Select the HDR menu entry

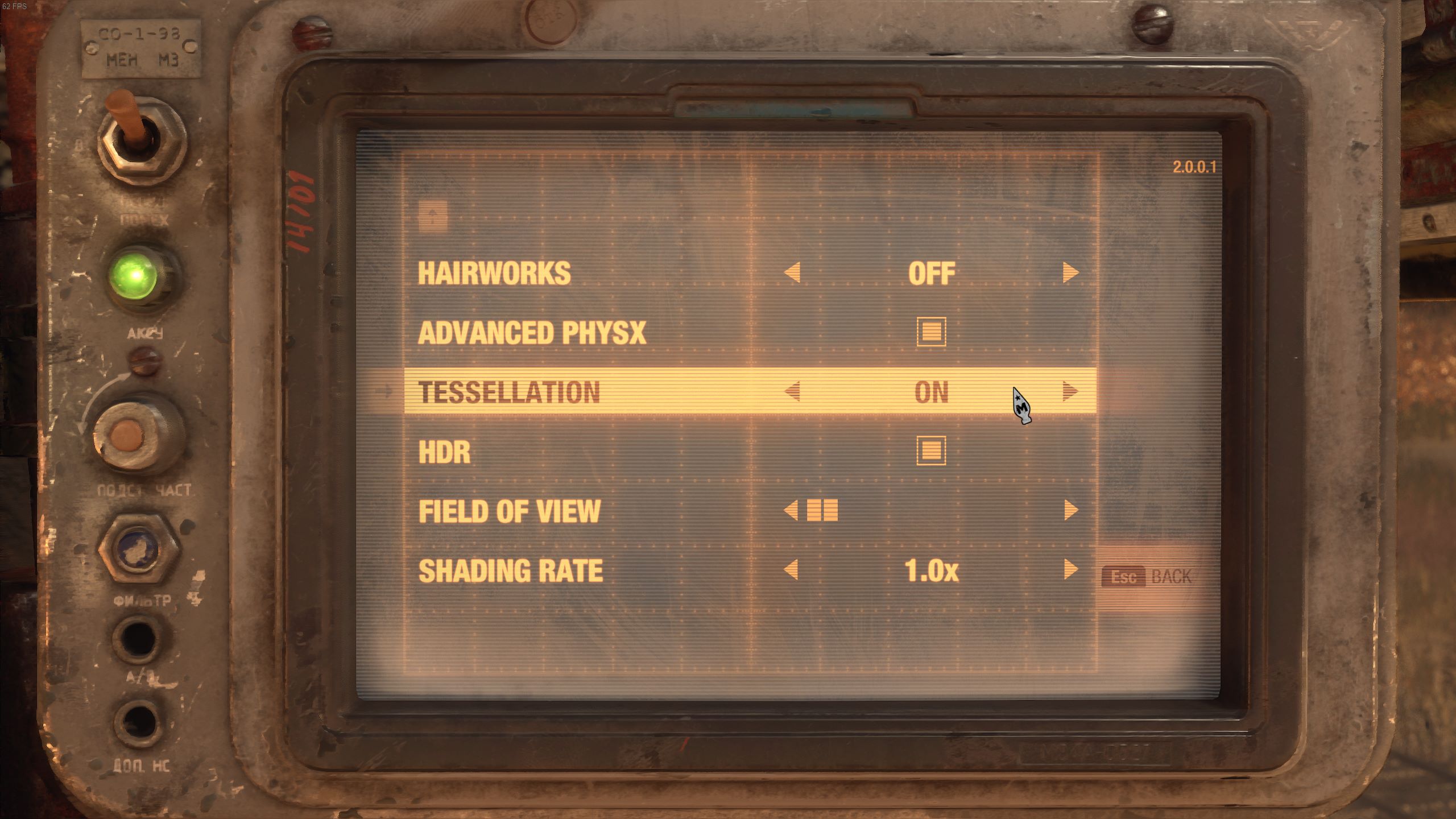point(444,451)
